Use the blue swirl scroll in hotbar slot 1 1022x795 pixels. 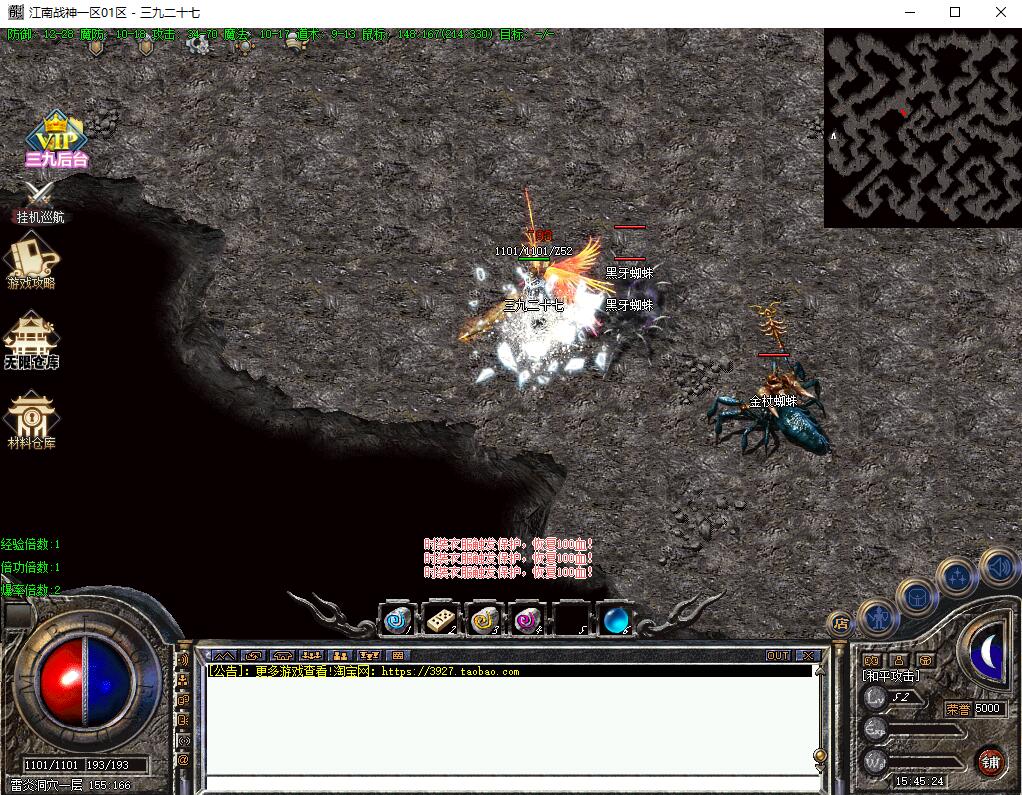(397, 621)
